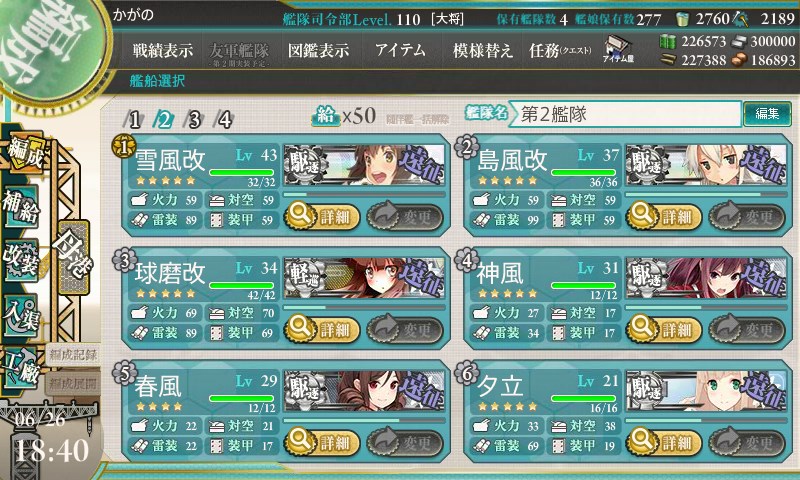The width and height of the screenshot is (800, 480).
Task: Switch to fleet tab 1
Action: 134,119
